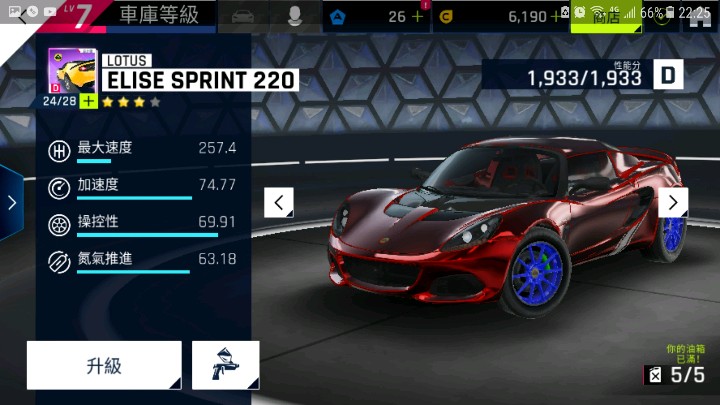The image size is (720, 405).
Task: Select the 氮氣推進 nitro stat
Action: [141, 259]
